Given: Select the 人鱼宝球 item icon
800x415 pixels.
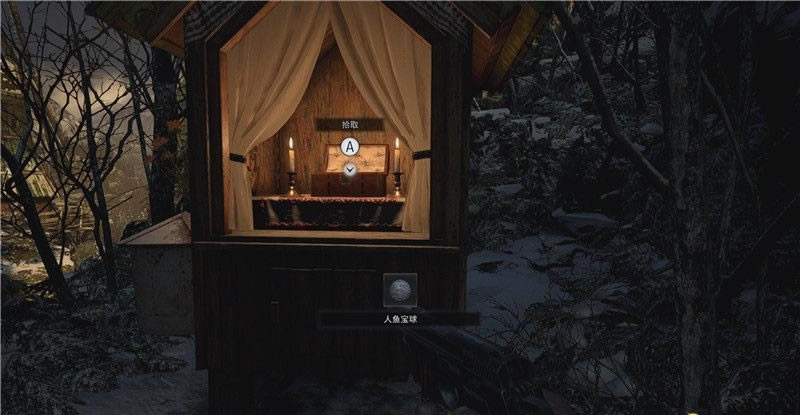Looking at the screenshot, I should [x=400, y=291].
